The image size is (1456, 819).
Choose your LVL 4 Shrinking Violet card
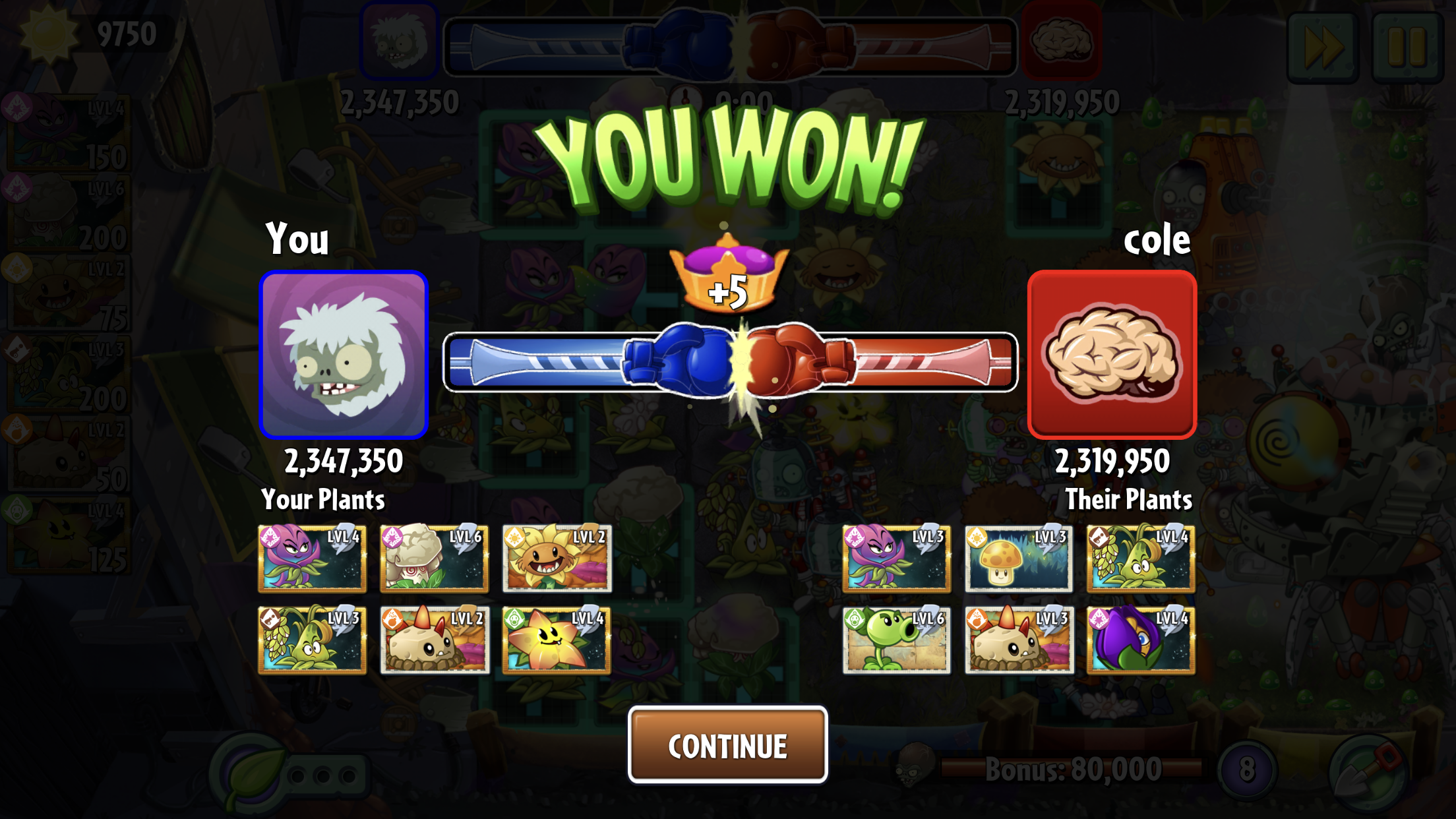[312, 558]
